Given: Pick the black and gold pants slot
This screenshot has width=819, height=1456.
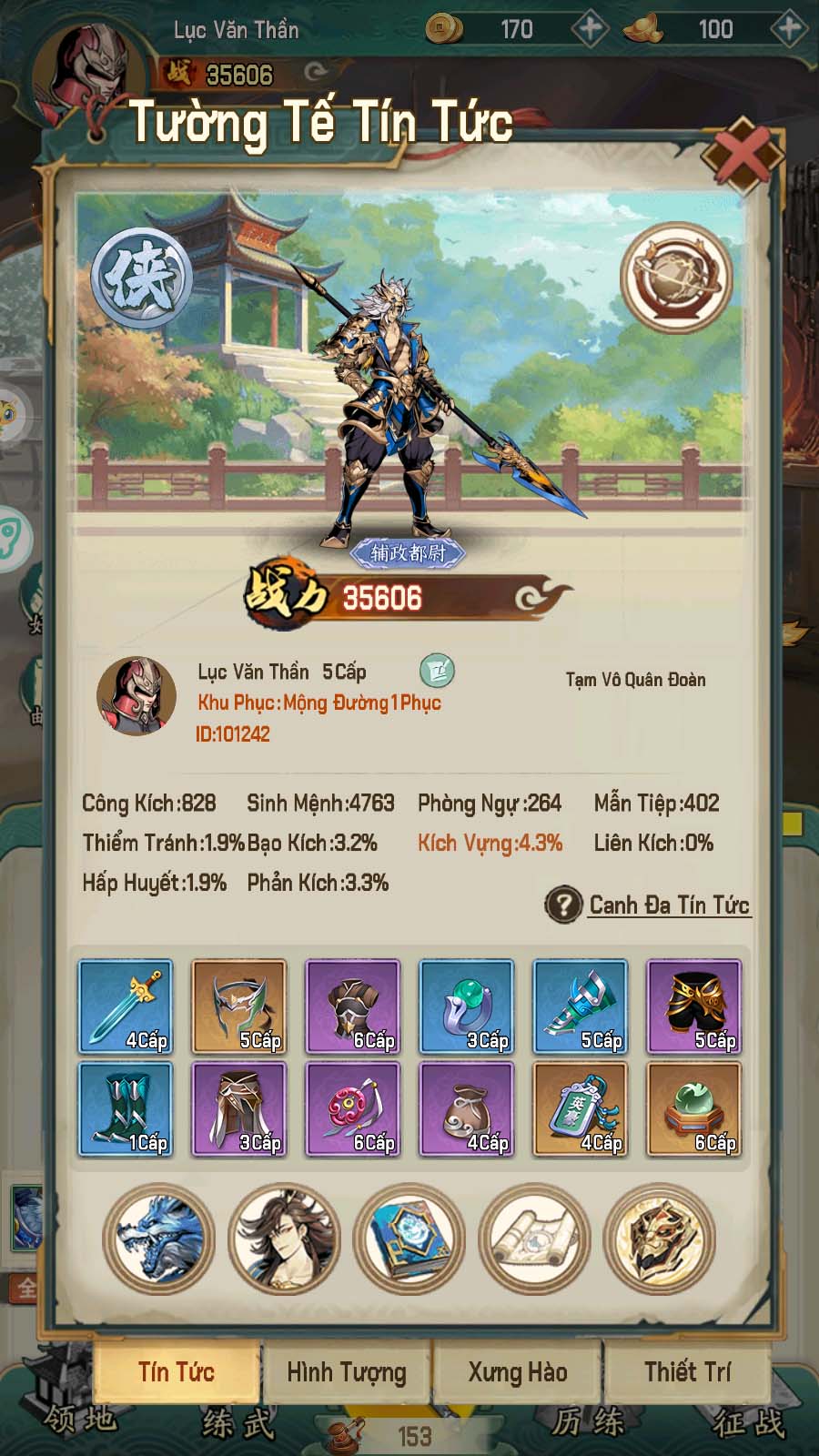Looking at the screenshot, I should pyautogui.click(x=694, y=1006).
